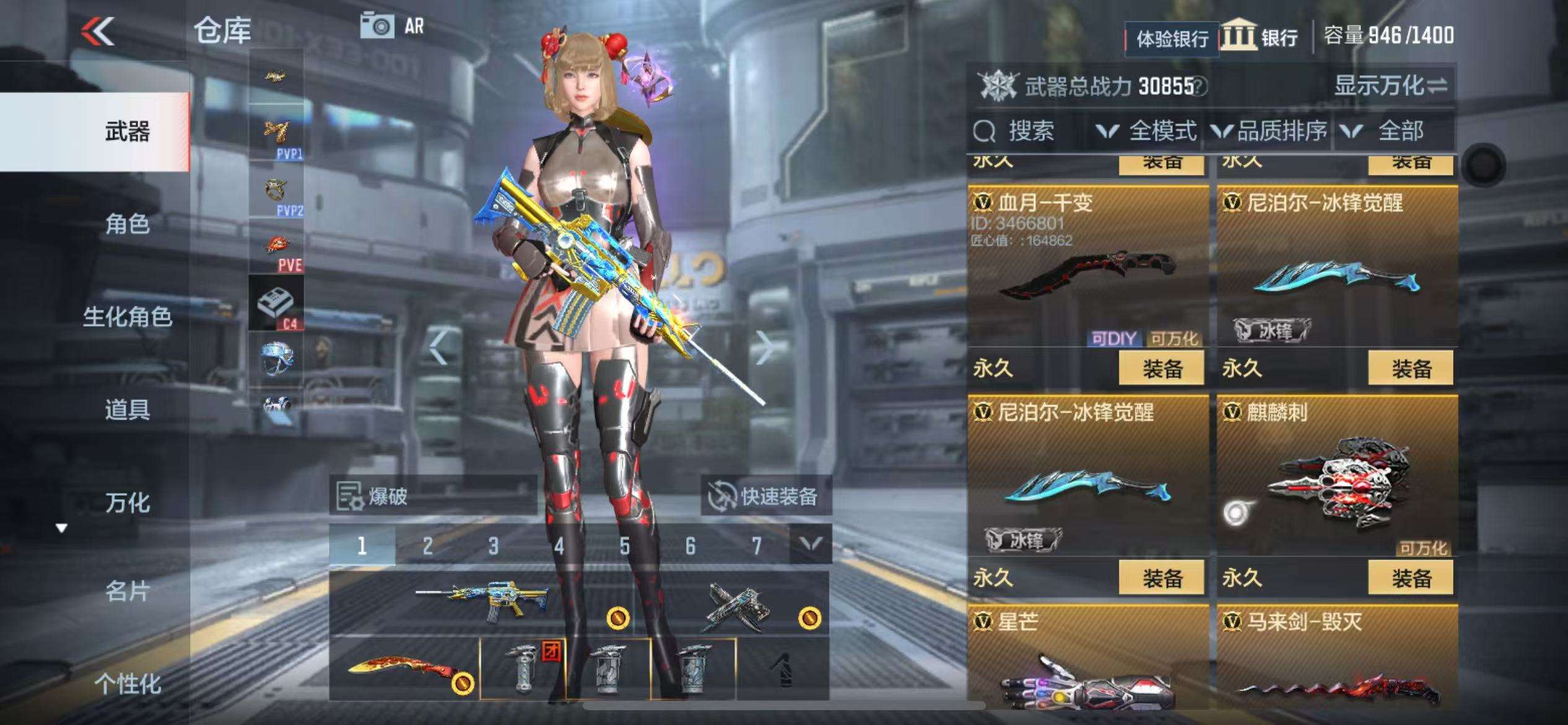Select loadout slot number 3

493,546
